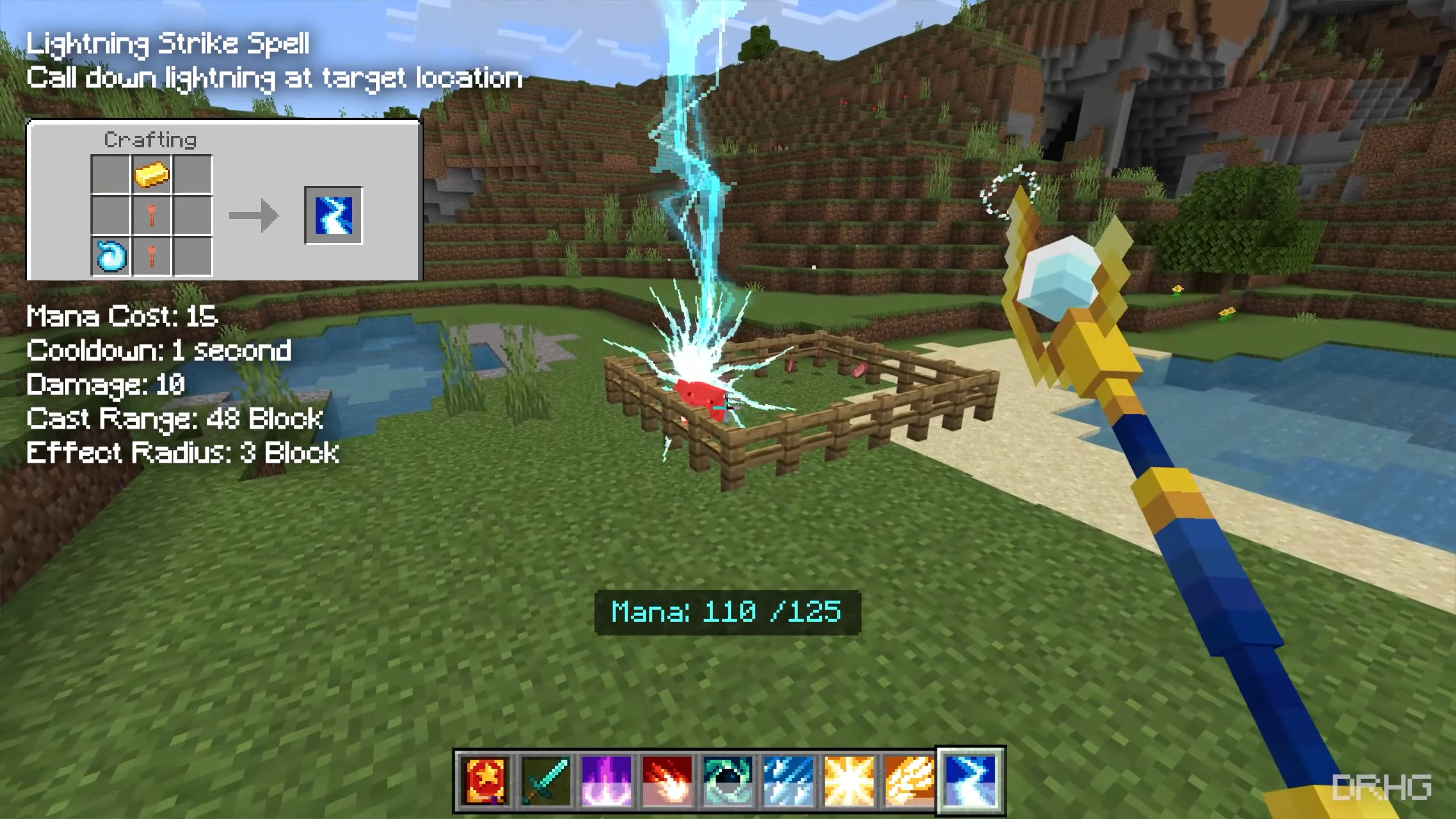Take the lightning spell crafting result
This screenshot has height=819, width=1456.
(334, 216)
